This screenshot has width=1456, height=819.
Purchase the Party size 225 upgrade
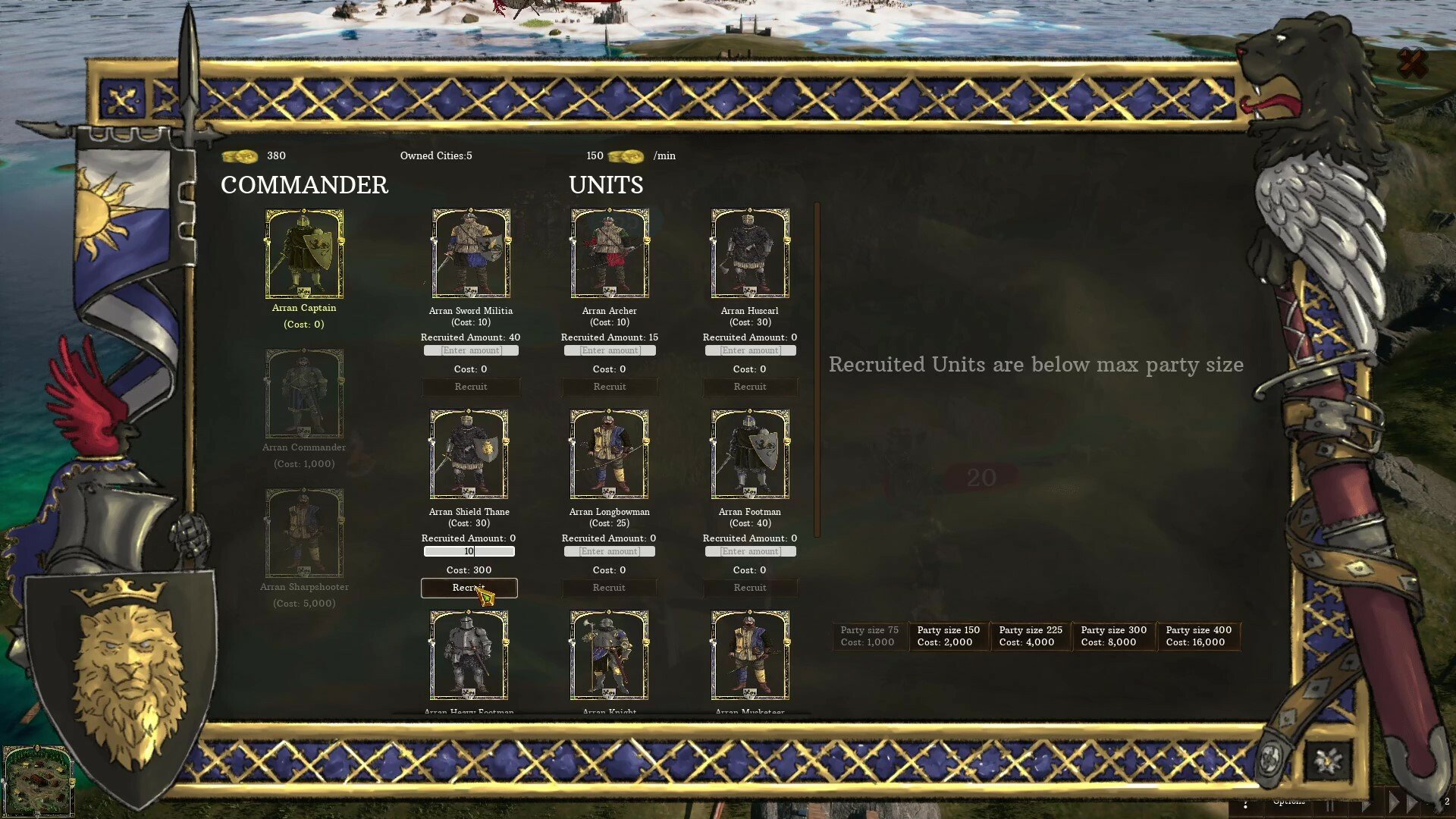coord(1031,636)
